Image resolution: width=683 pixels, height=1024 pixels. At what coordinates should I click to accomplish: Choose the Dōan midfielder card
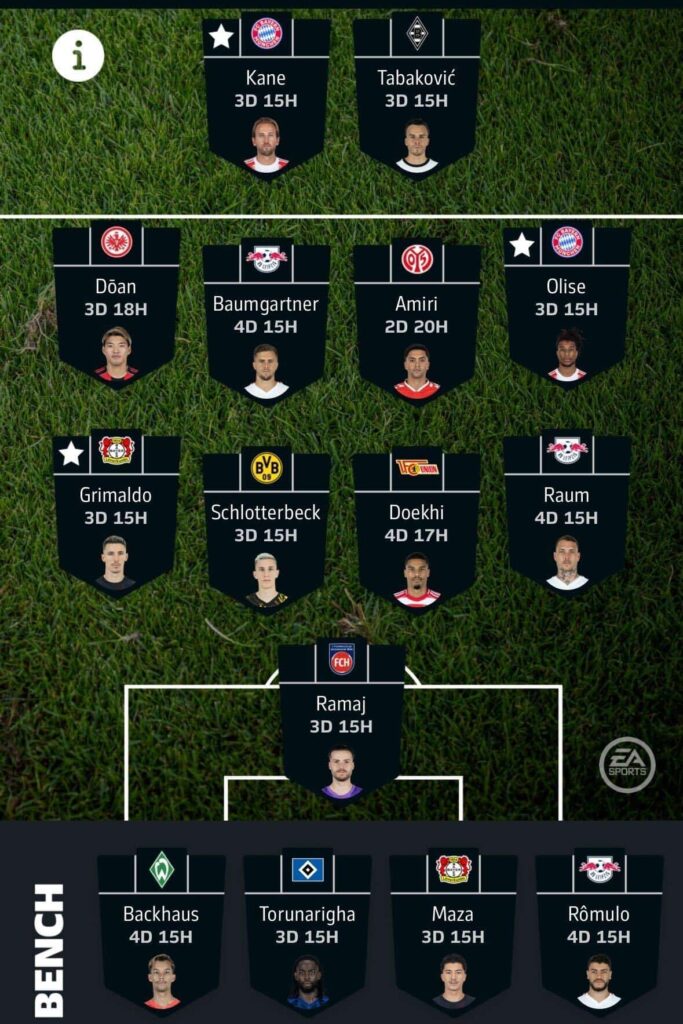pos(116,305)
